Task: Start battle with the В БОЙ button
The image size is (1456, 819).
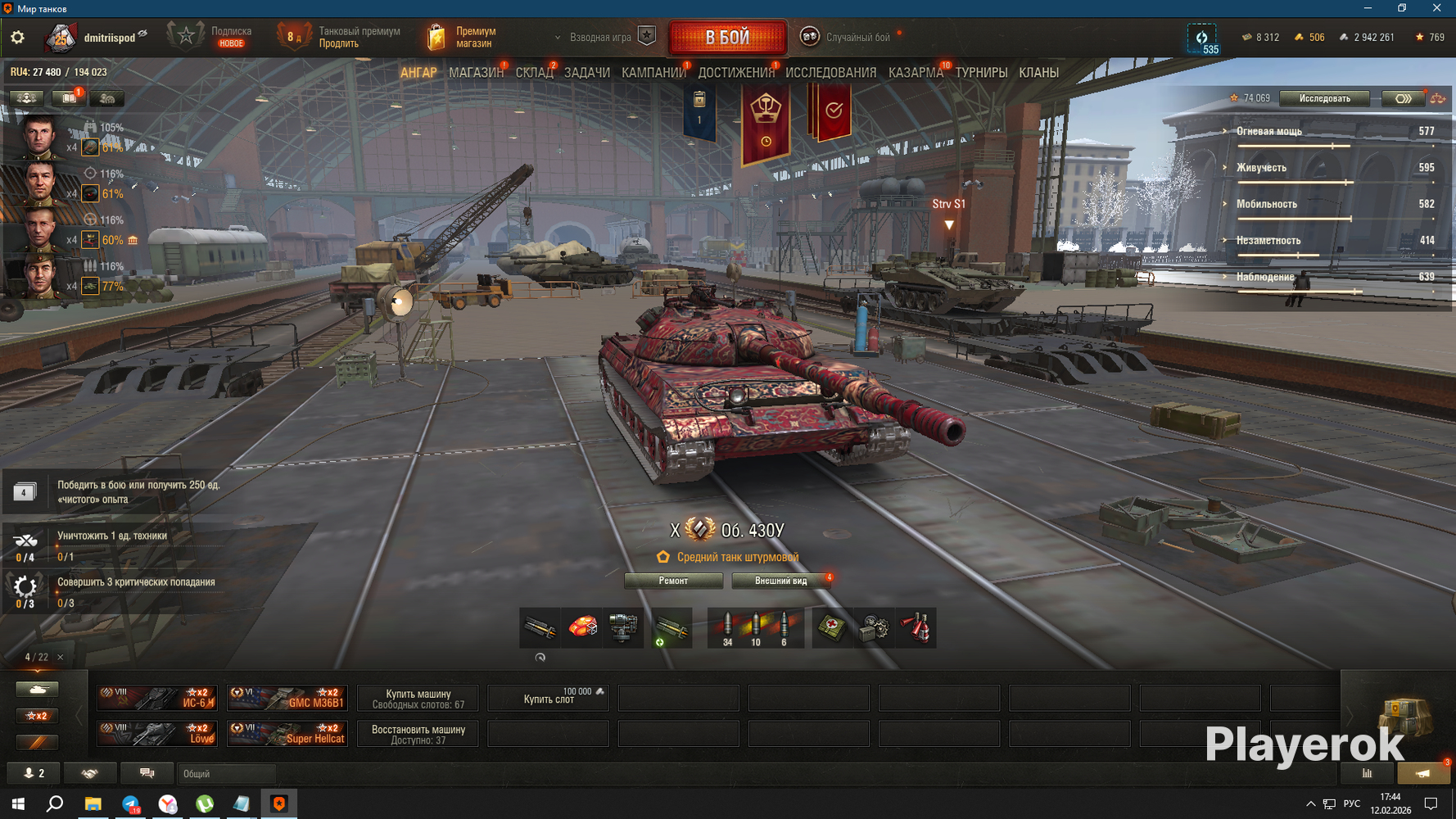Action: [727, 38]
